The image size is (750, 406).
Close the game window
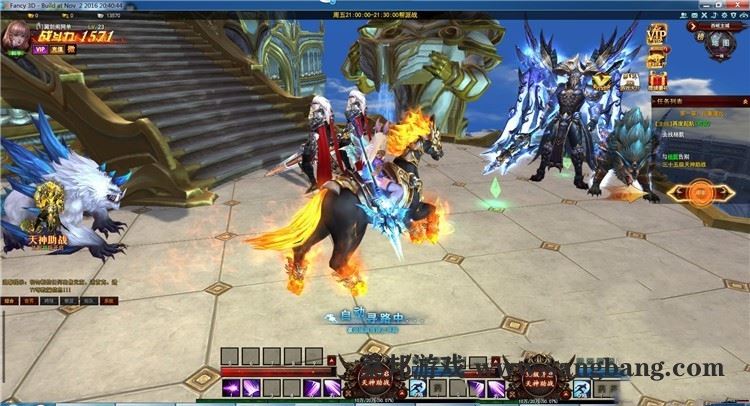[739, 5]
